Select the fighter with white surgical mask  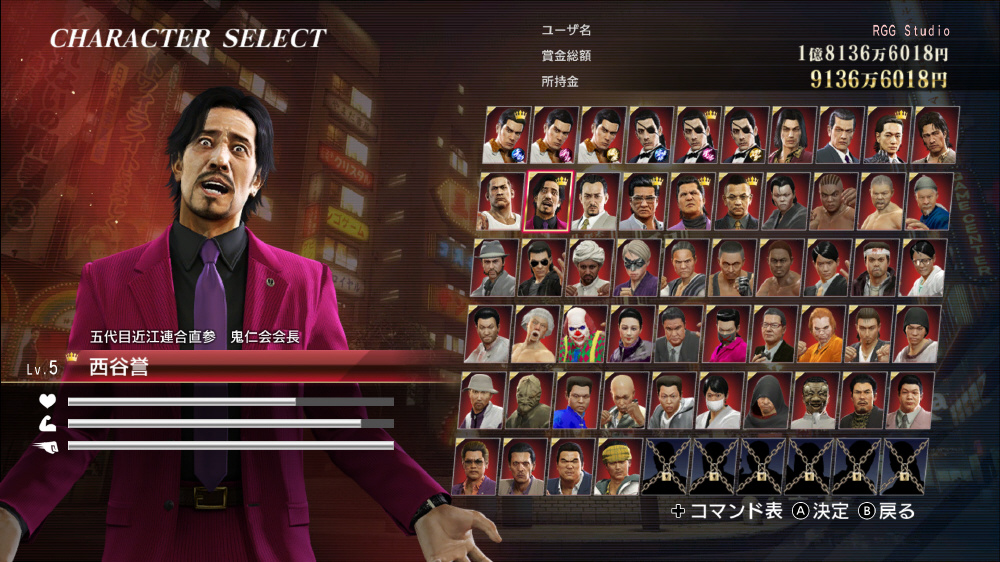tap(720, 400)
